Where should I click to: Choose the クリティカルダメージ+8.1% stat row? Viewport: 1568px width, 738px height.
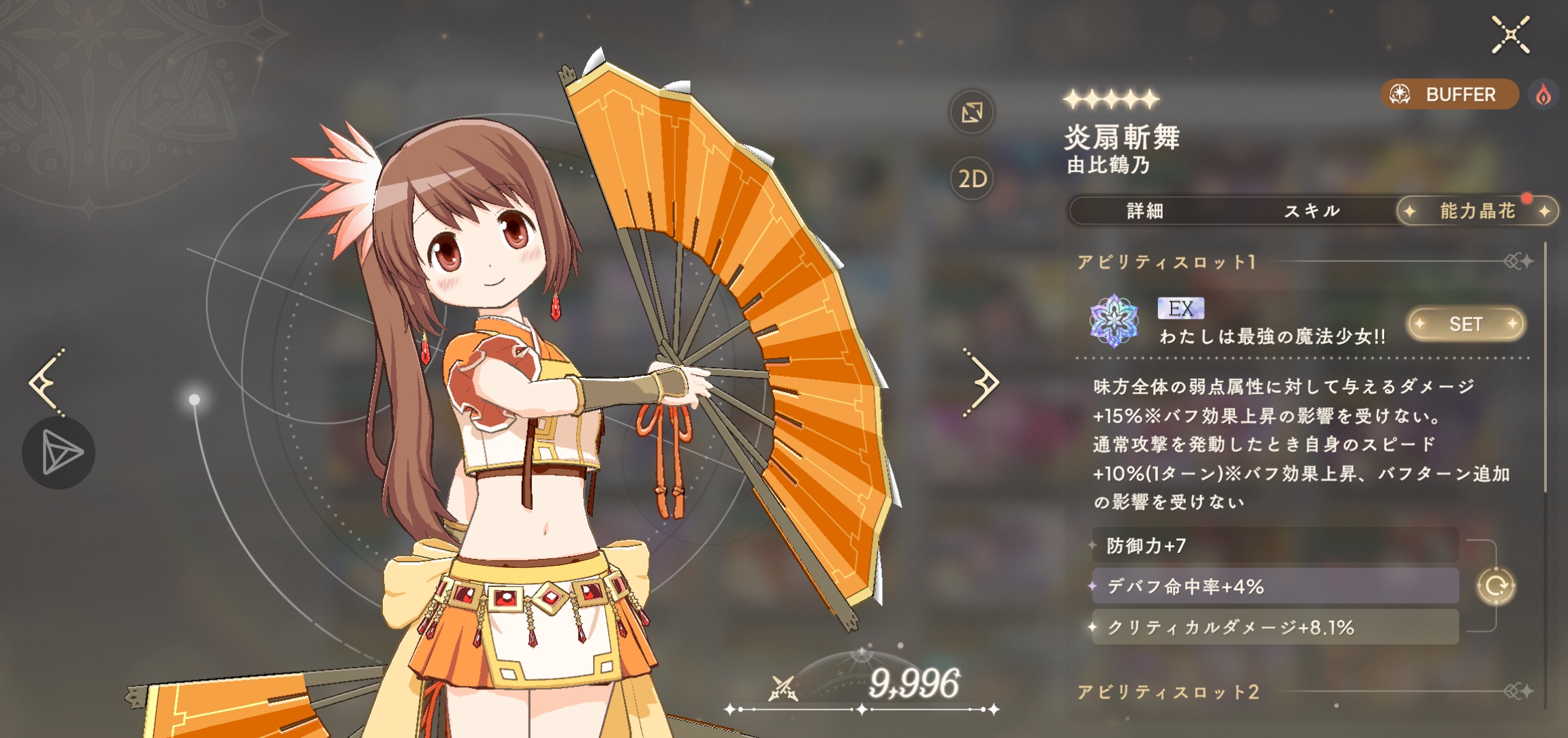coord(1274,627)
